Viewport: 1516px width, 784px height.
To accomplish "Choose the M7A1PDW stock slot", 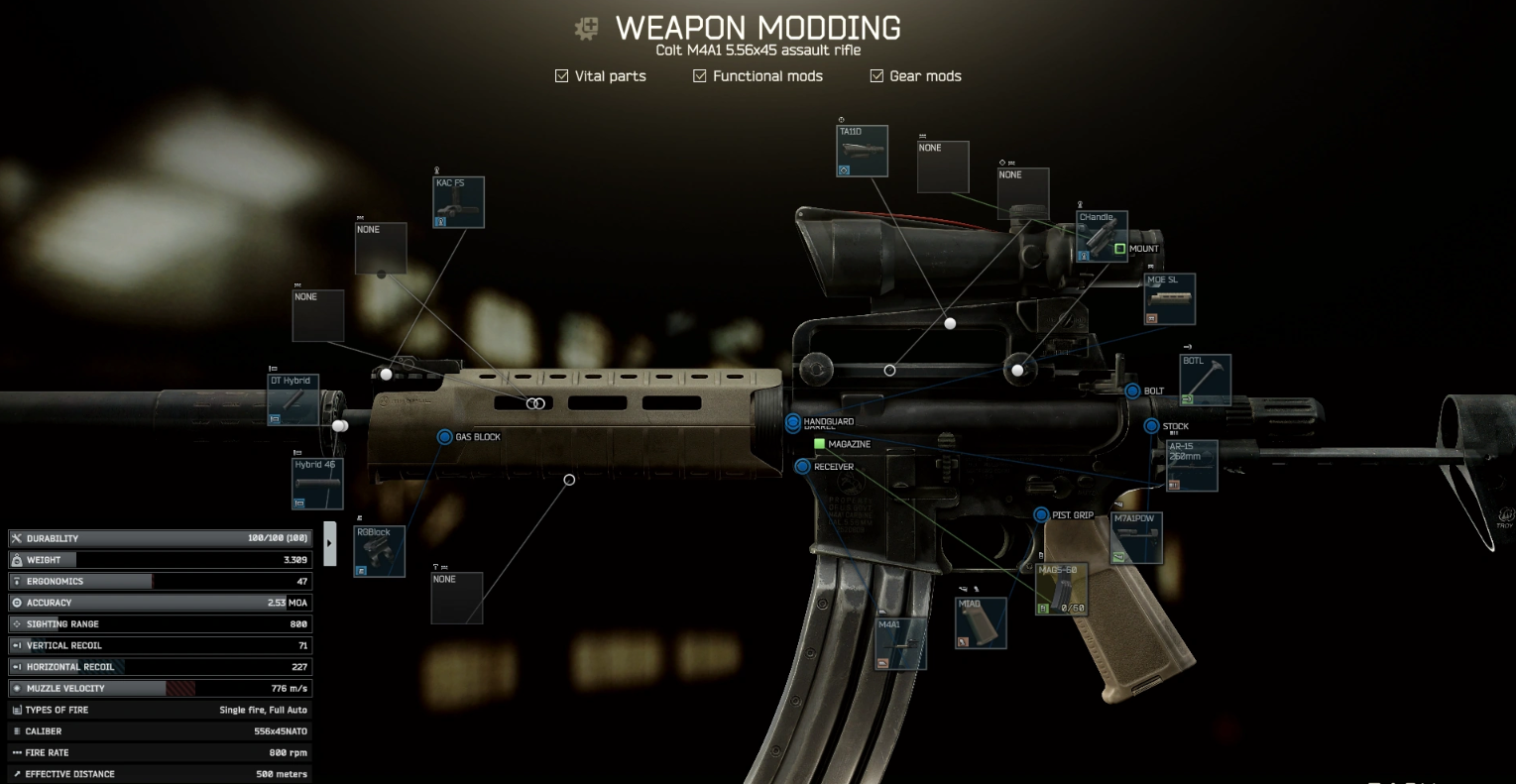I will click(x=1136, y=538).
